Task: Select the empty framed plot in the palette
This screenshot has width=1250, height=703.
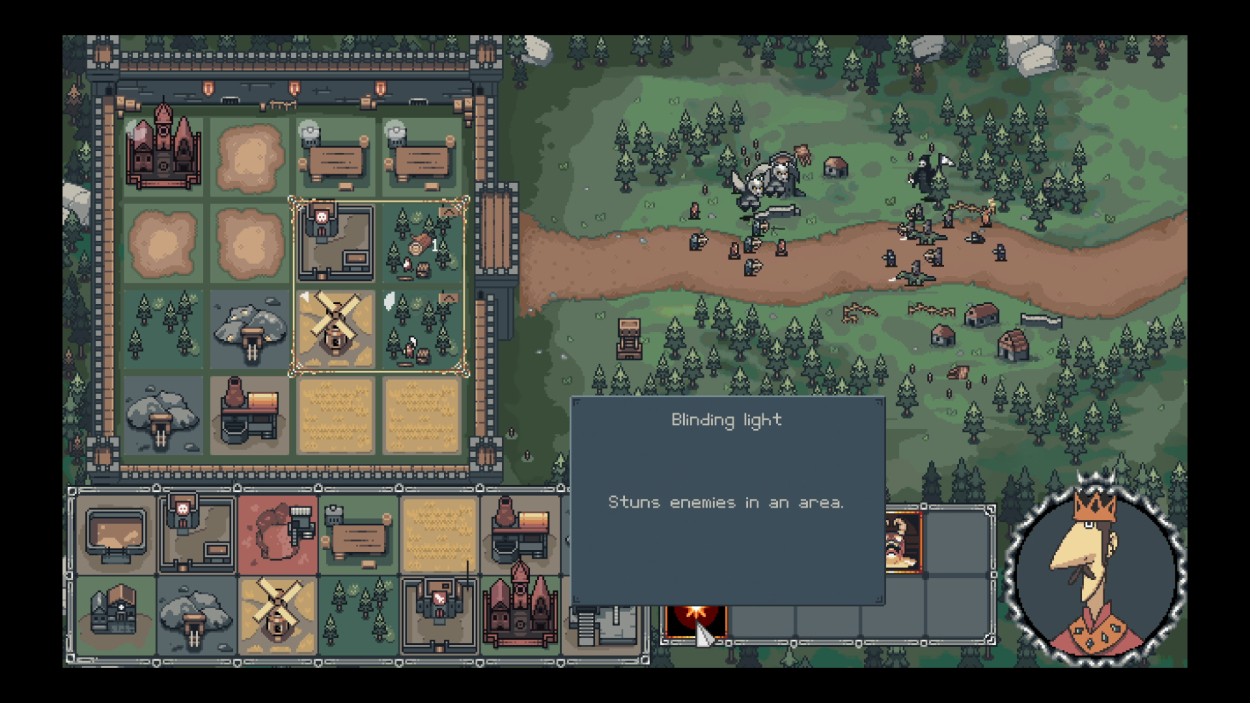Action: (x=116, y=535)
